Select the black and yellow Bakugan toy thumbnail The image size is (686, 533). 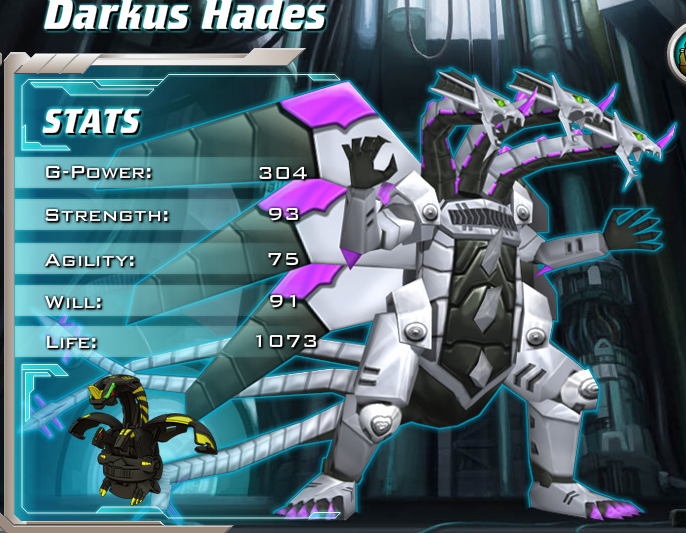(x=138, y=437)
